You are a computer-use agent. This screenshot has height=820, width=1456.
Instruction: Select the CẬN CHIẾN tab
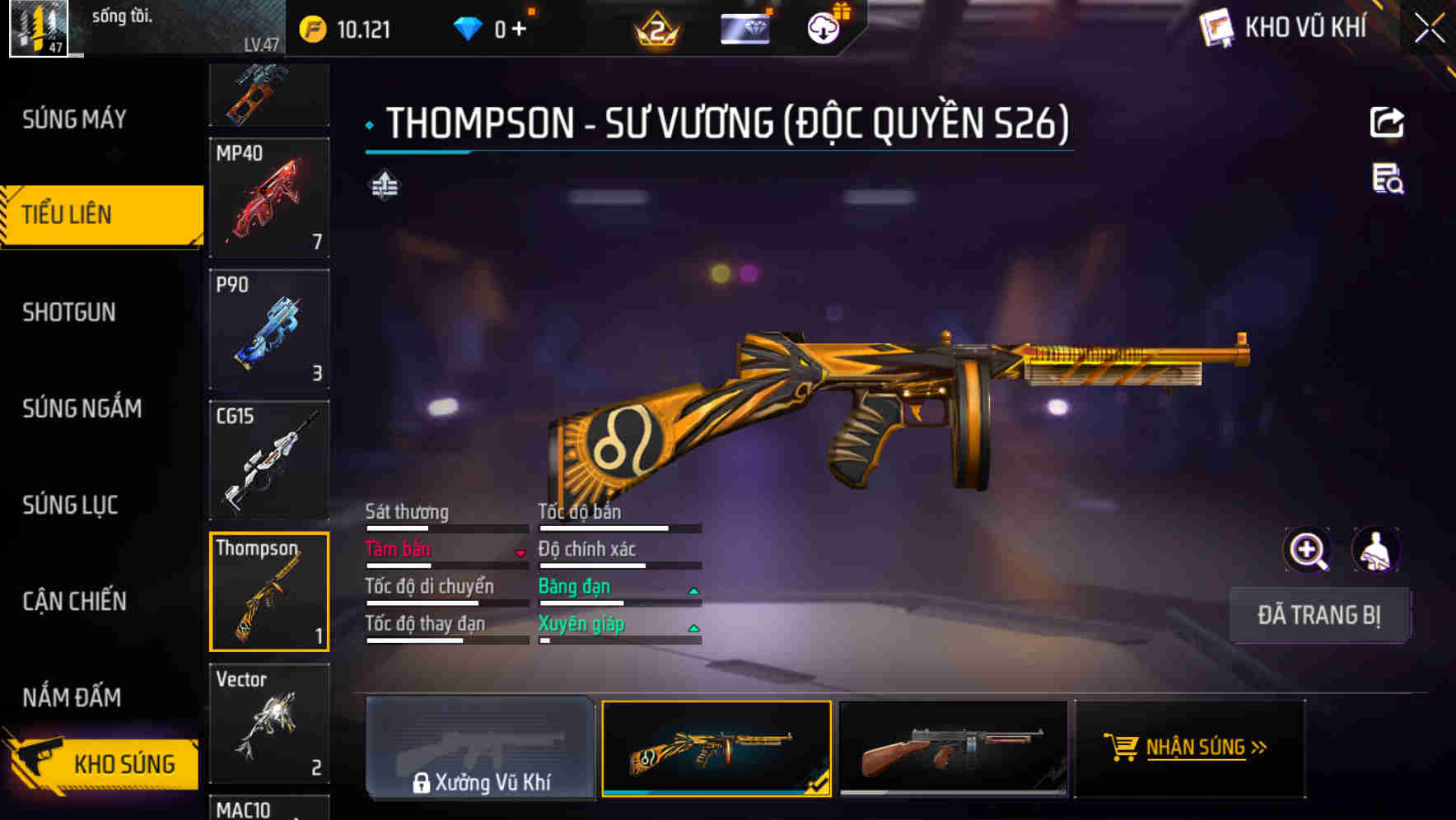[x=74, y=602]
